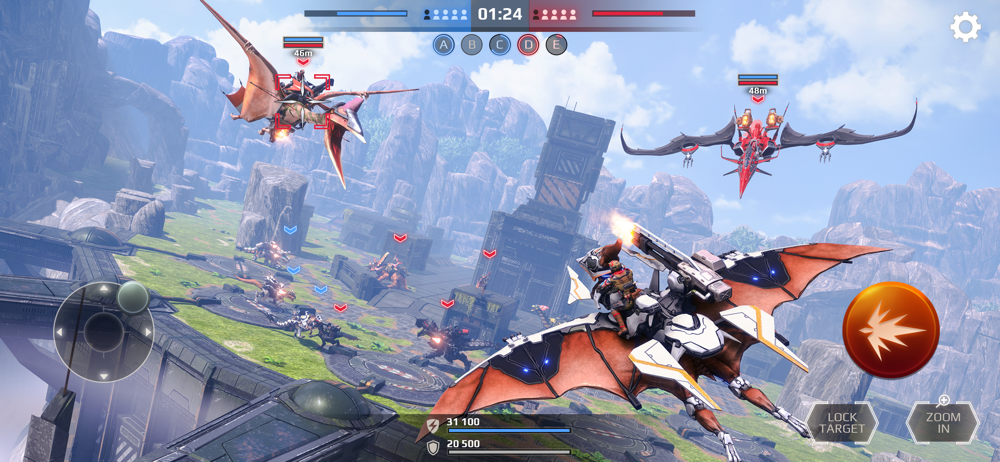Screen dimensions: 1000x462
Task: Tap the Lock Target button
Action: click(842, 423)
